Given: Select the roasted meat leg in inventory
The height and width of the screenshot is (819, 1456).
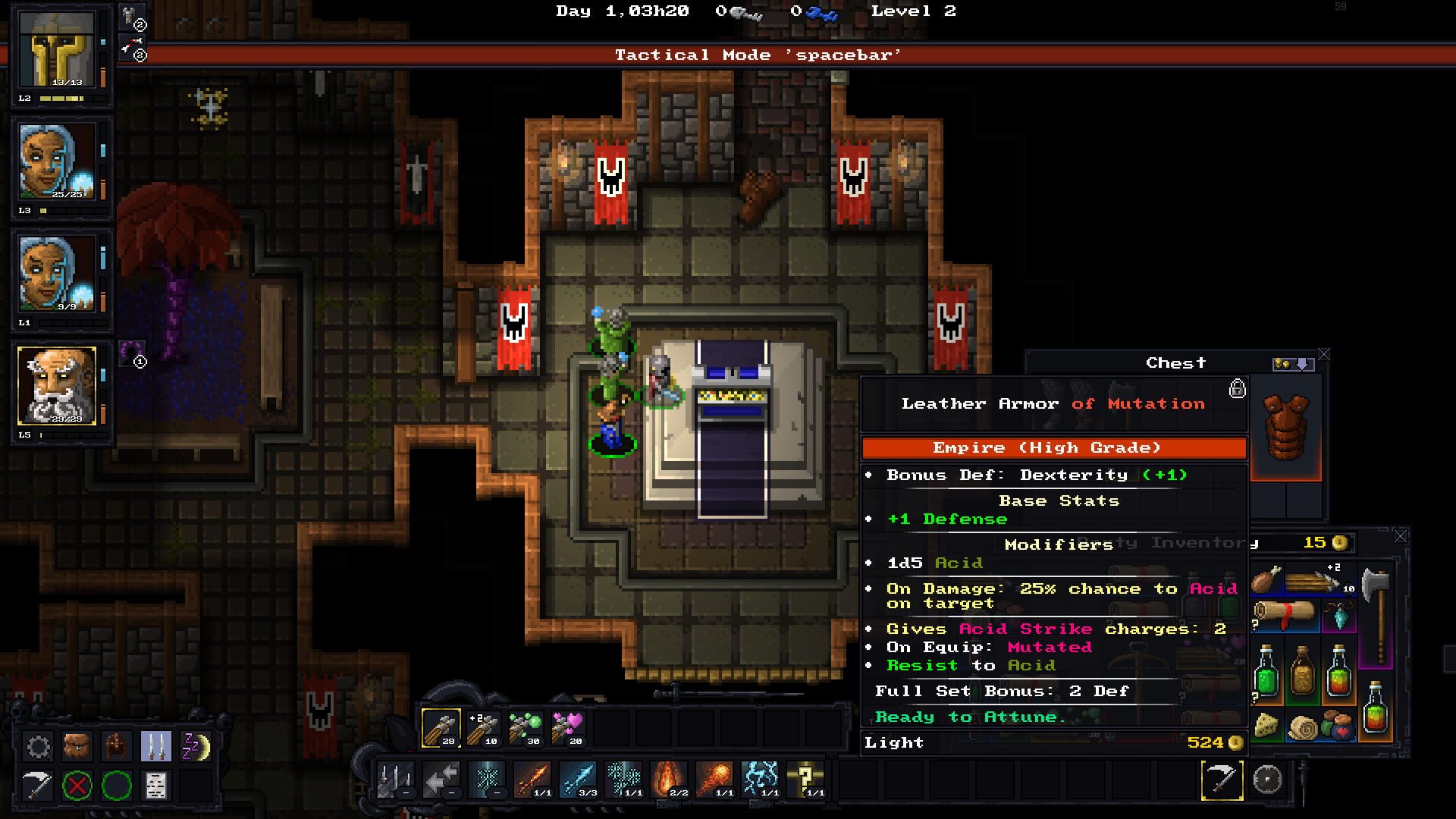Looking at the screenshot, I should pyautogui.click(x=1266, y=581).
